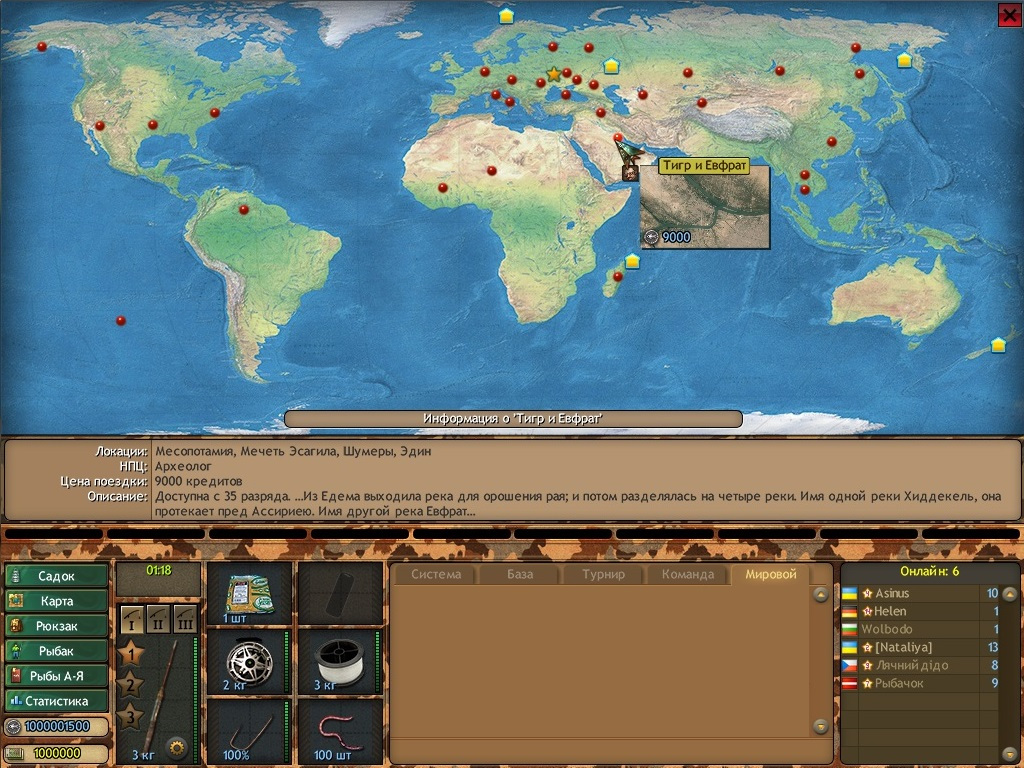The height and width of the screenshot is (768, 1024).
Task: Open the Рыбак fisherman profile
Action: pyautogui.click(x=57, y=651)
